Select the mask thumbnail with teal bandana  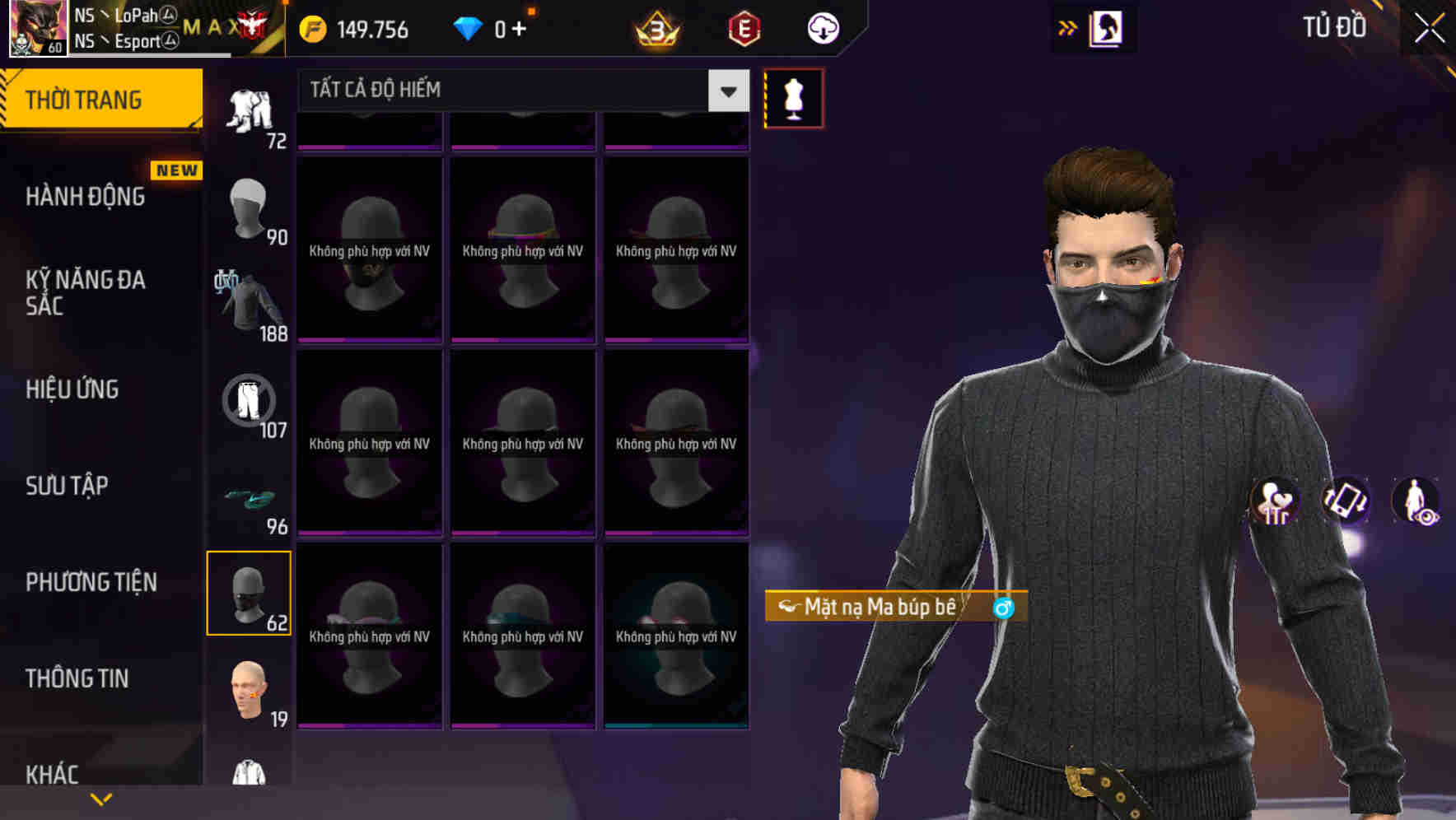click(522, 634)
